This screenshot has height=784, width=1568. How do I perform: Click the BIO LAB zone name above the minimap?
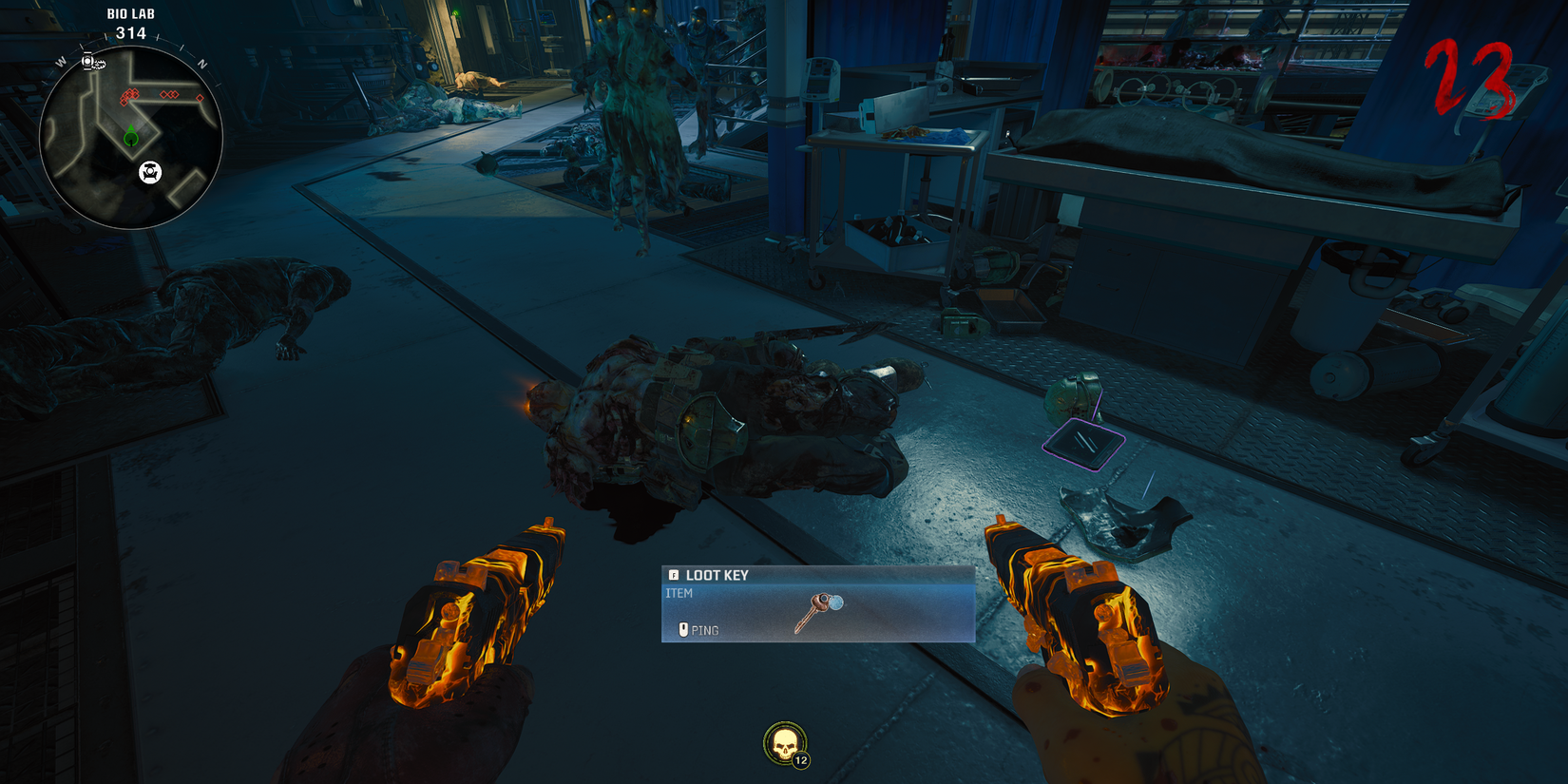(x=130, y=13)
